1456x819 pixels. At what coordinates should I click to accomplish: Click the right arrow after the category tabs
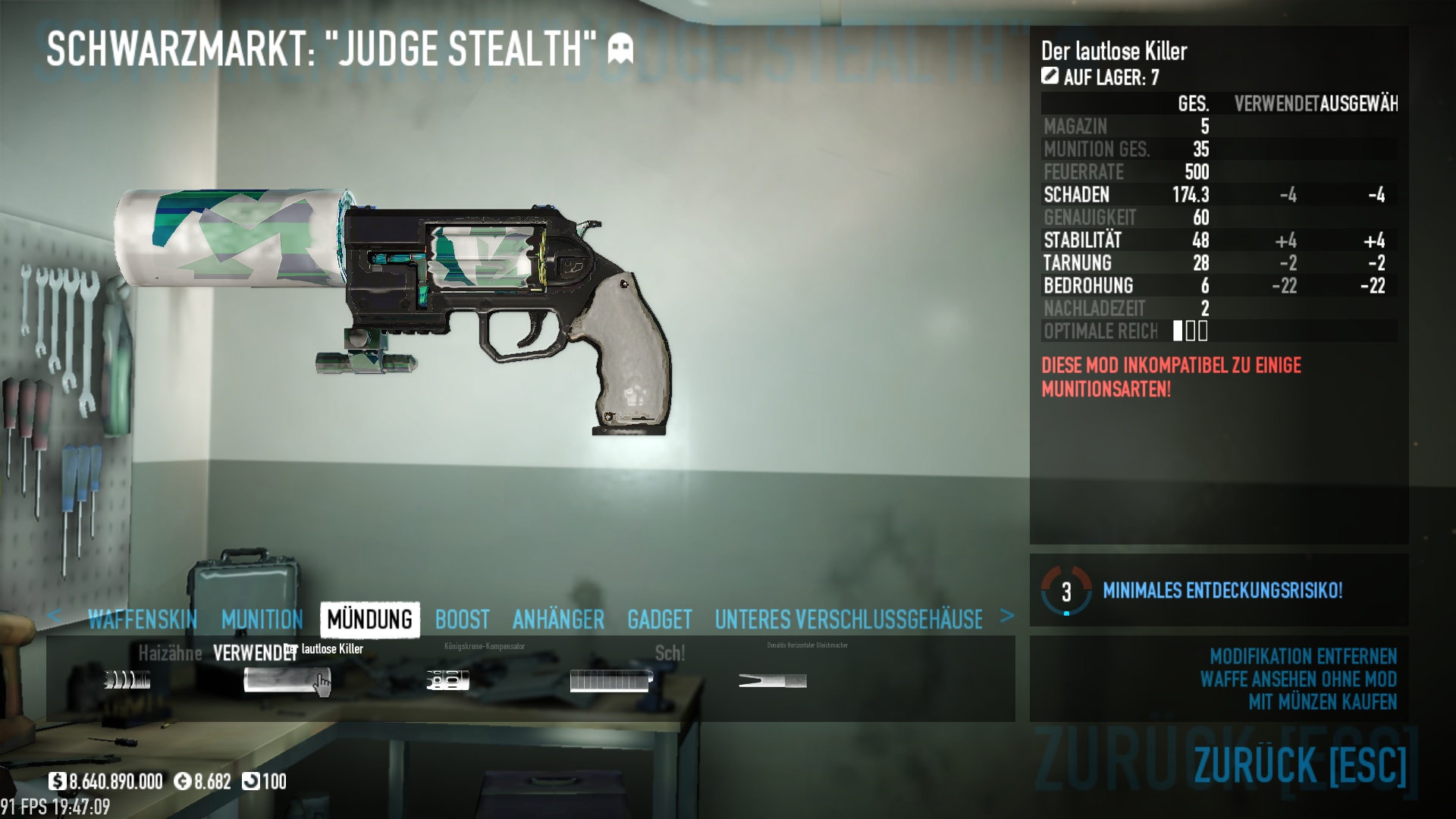[x=1006, y=616]
